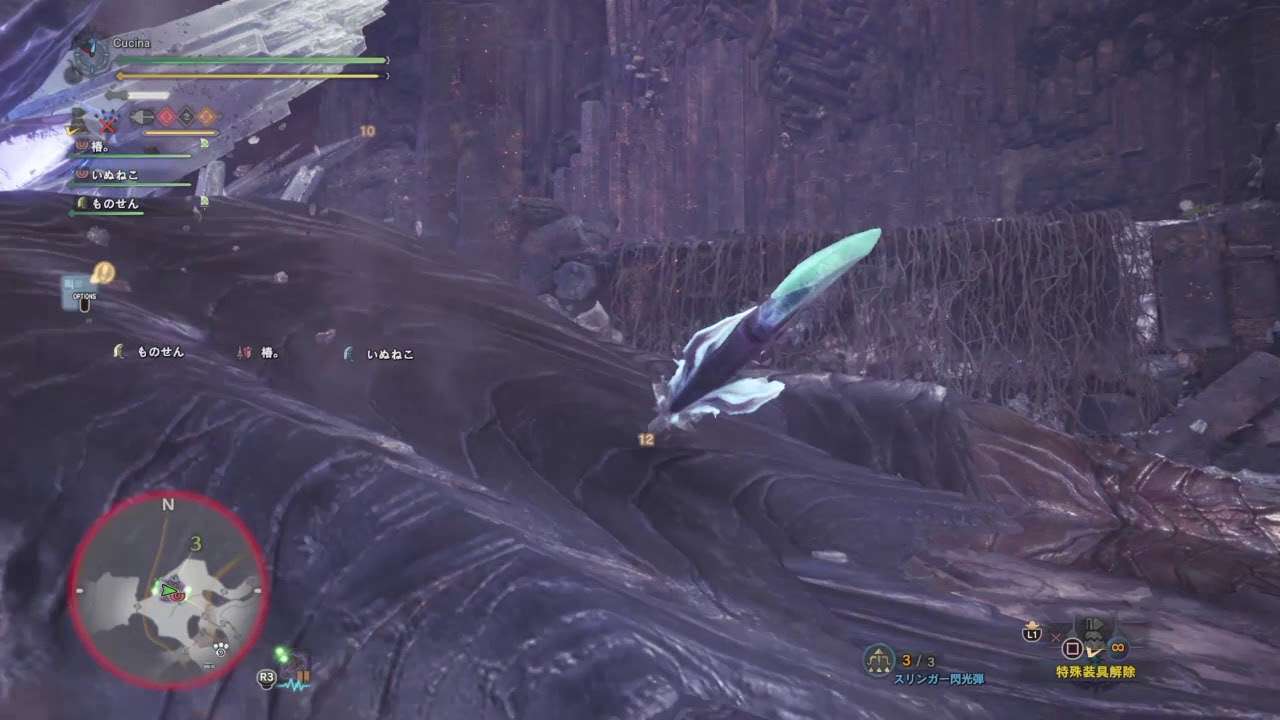Viewport: 1280px width, 720px height.
Task: Click the orange coating diamond icon
Action: 207,117
